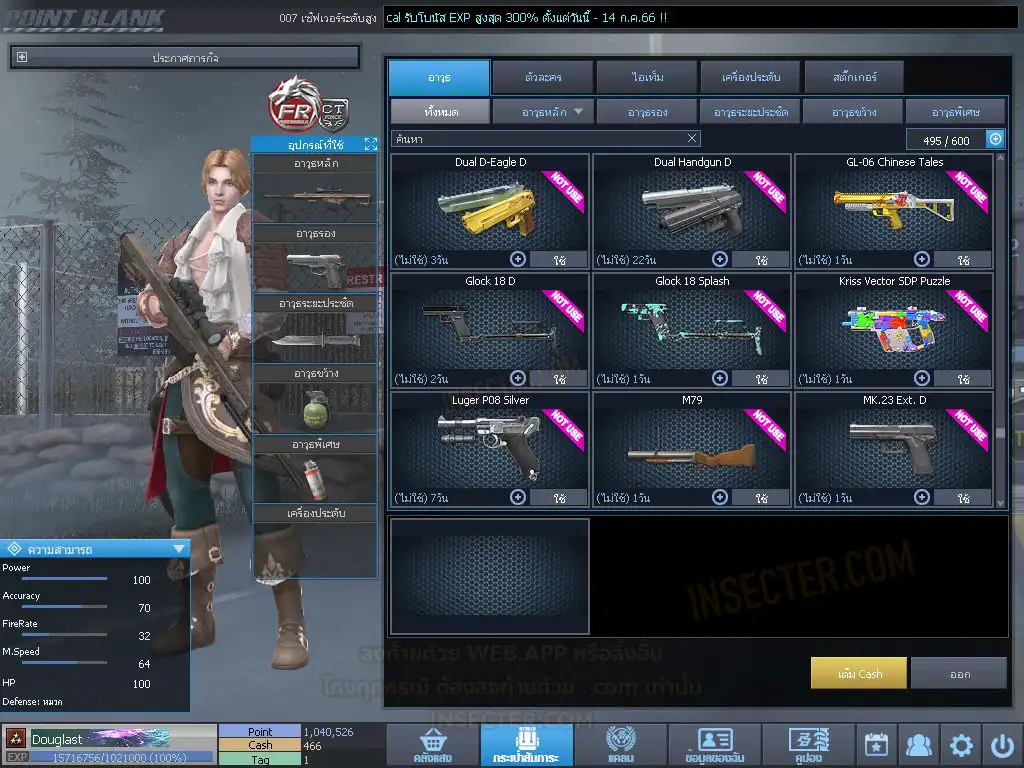Expand inventory capacity with the plus button

995,139
